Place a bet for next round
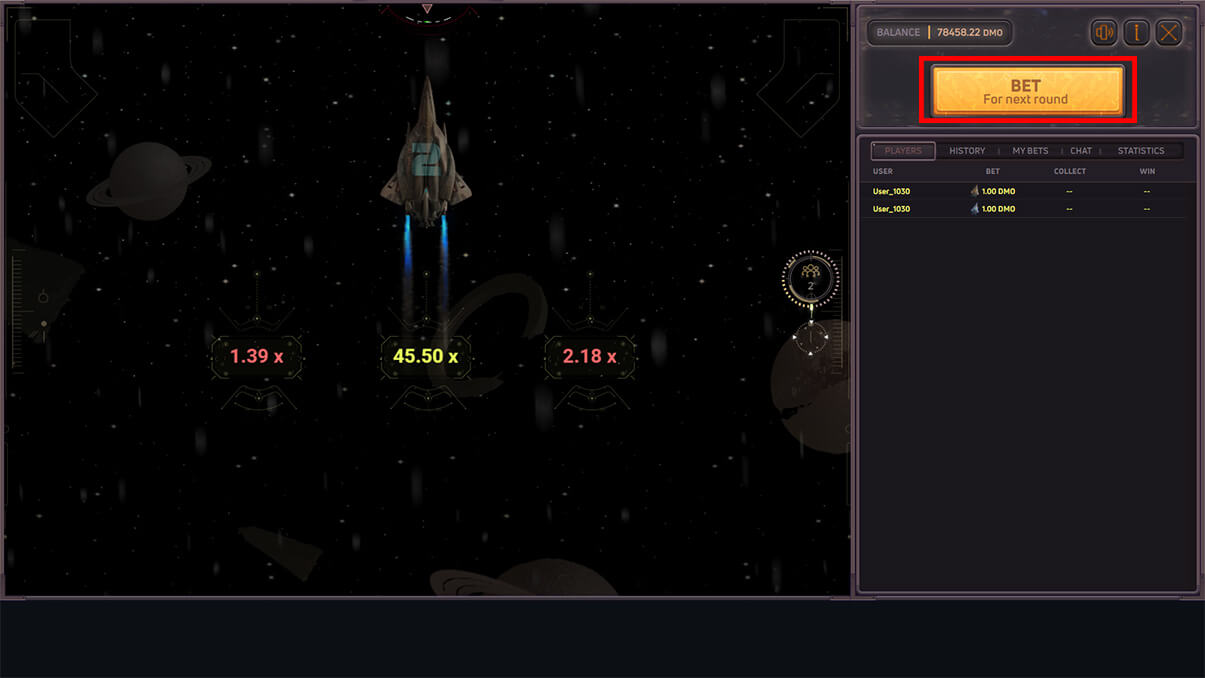 click(x=1027, y=91)
